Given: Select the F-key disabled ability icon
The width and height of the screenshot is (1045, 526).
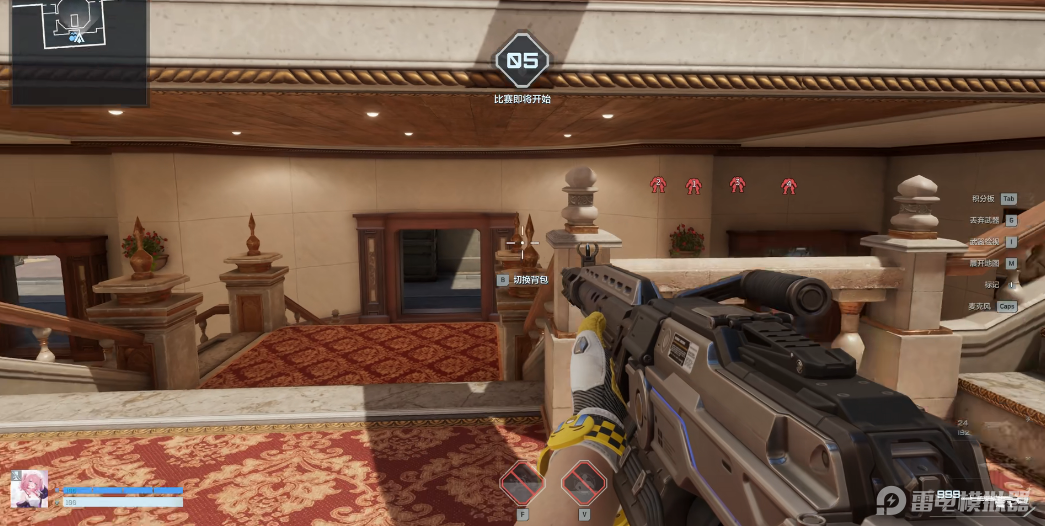Looking at the screenshot, I should pyautogui.click(x=522, y=483).
